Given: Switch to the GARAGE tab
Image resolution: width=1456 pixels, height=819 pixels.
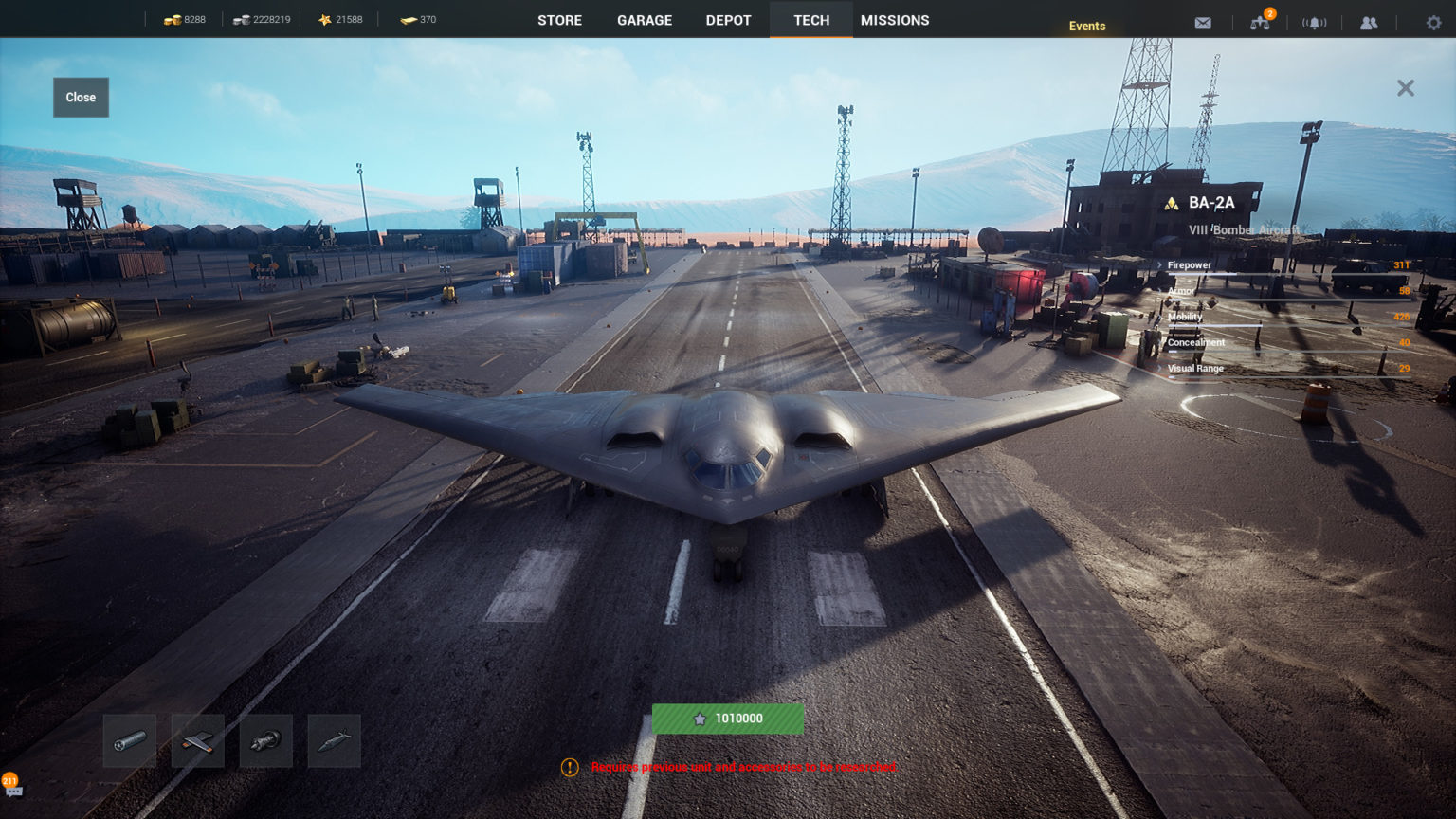Looking at the screenshot, I should click(x=644, y=19).
